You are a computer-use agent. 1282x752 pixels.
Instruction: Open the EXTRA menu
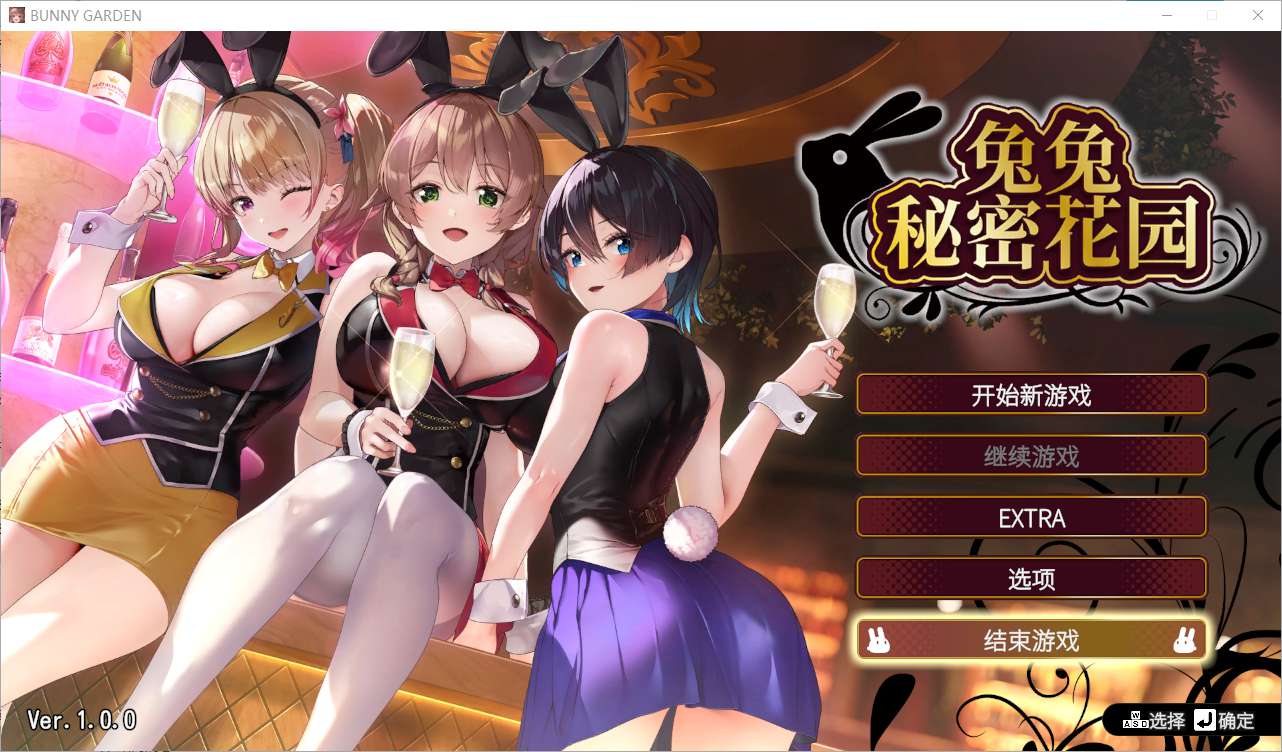(1032, 517)
